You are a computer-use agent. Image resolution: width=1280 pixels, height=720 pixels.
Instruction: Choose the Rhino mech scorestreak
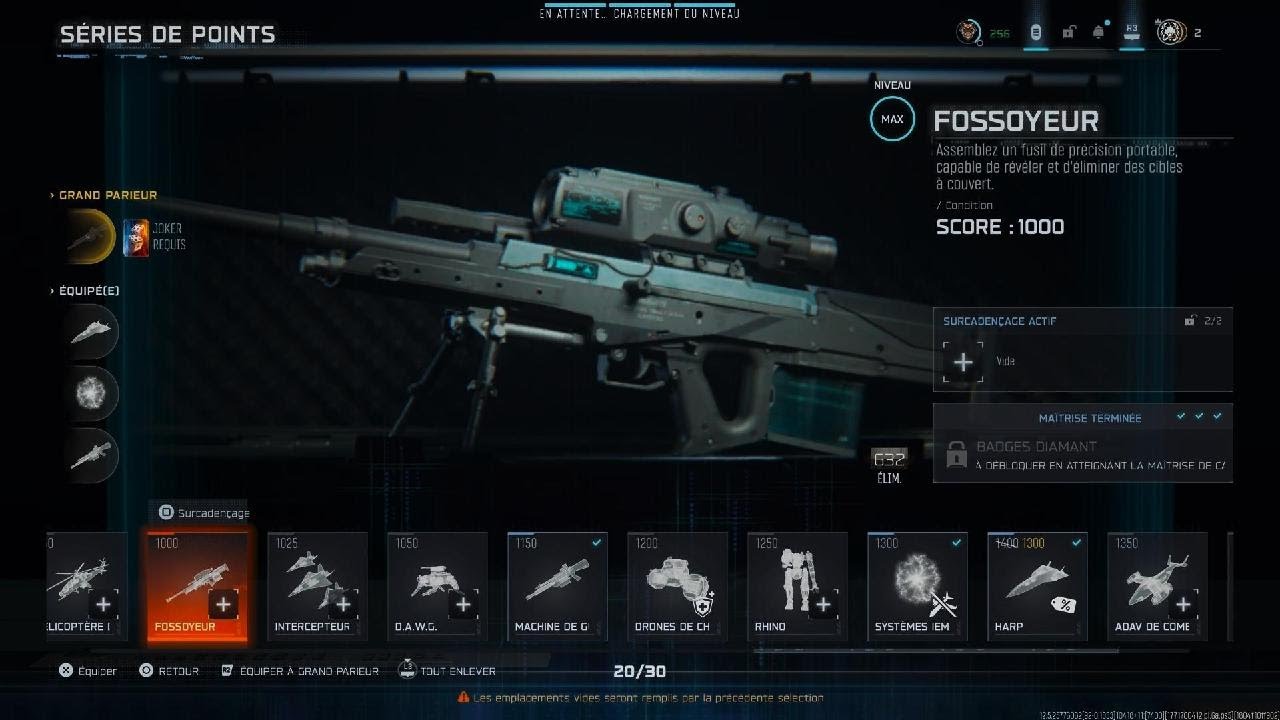tap(797, 586)
